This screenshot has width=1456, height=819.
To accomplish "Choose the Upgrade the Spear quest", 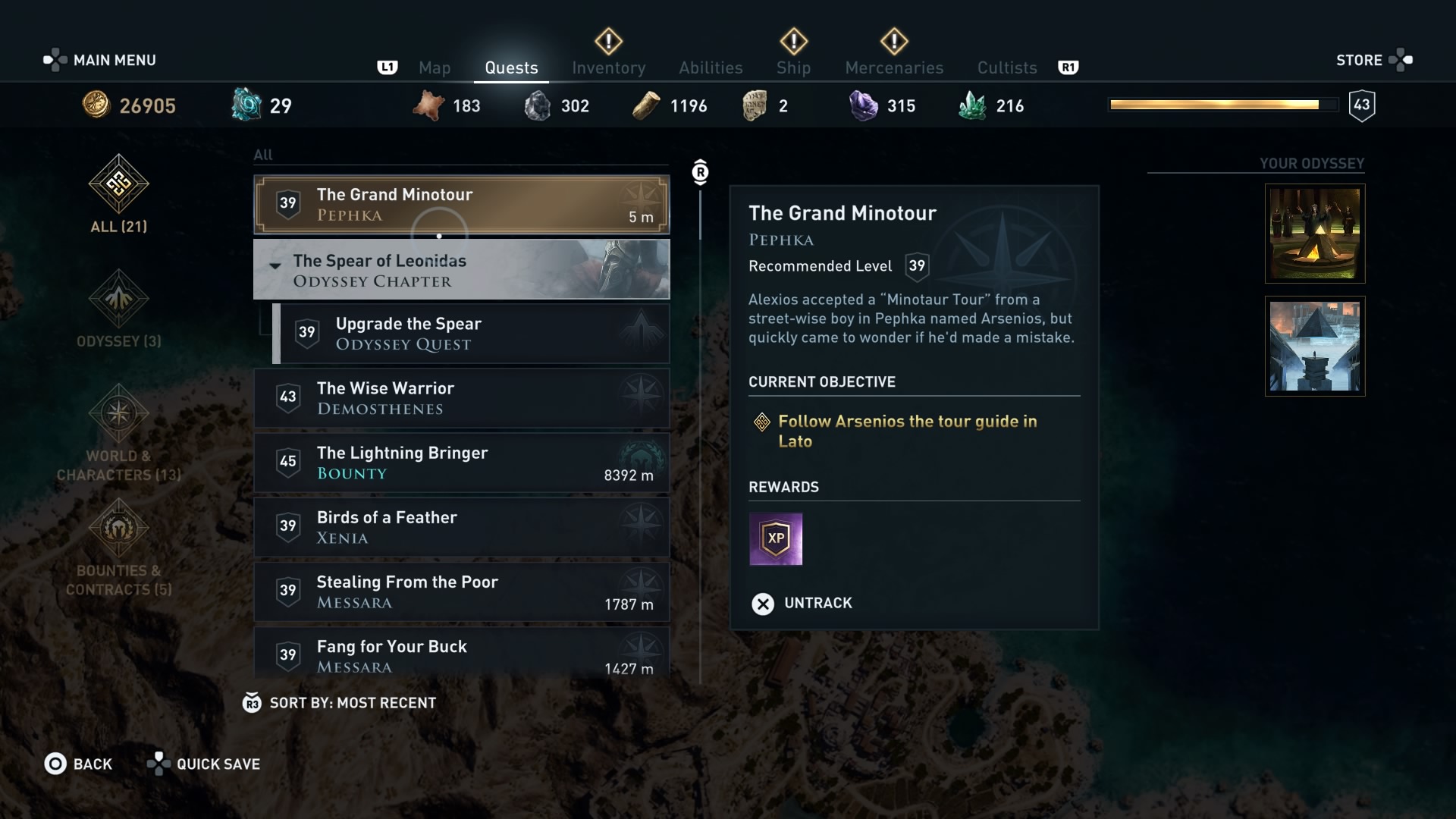I will point(470,334).
